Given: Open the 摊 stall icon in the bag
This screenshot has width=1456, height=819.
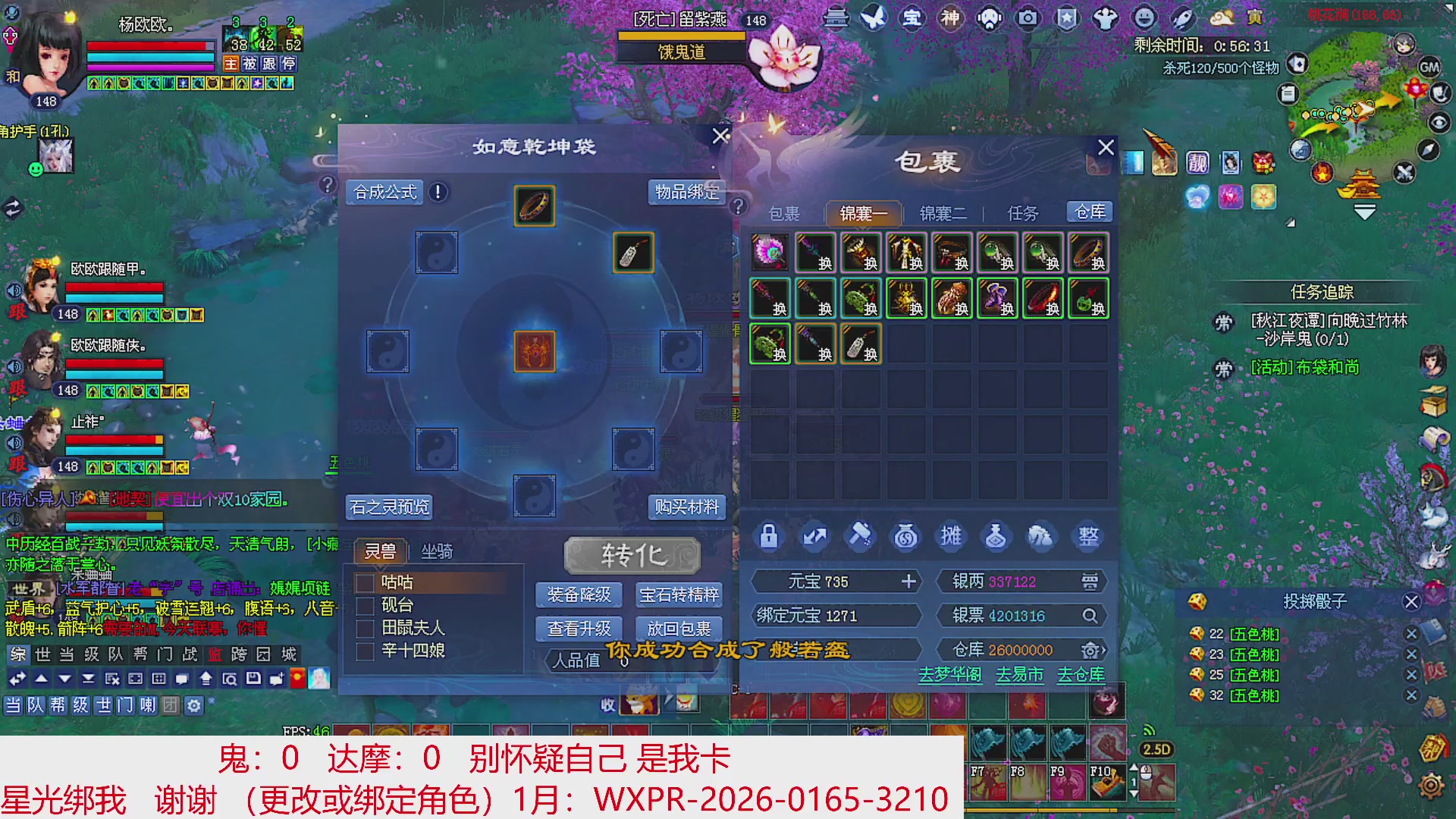Looking at the screenshot, I should pos(951,536).
